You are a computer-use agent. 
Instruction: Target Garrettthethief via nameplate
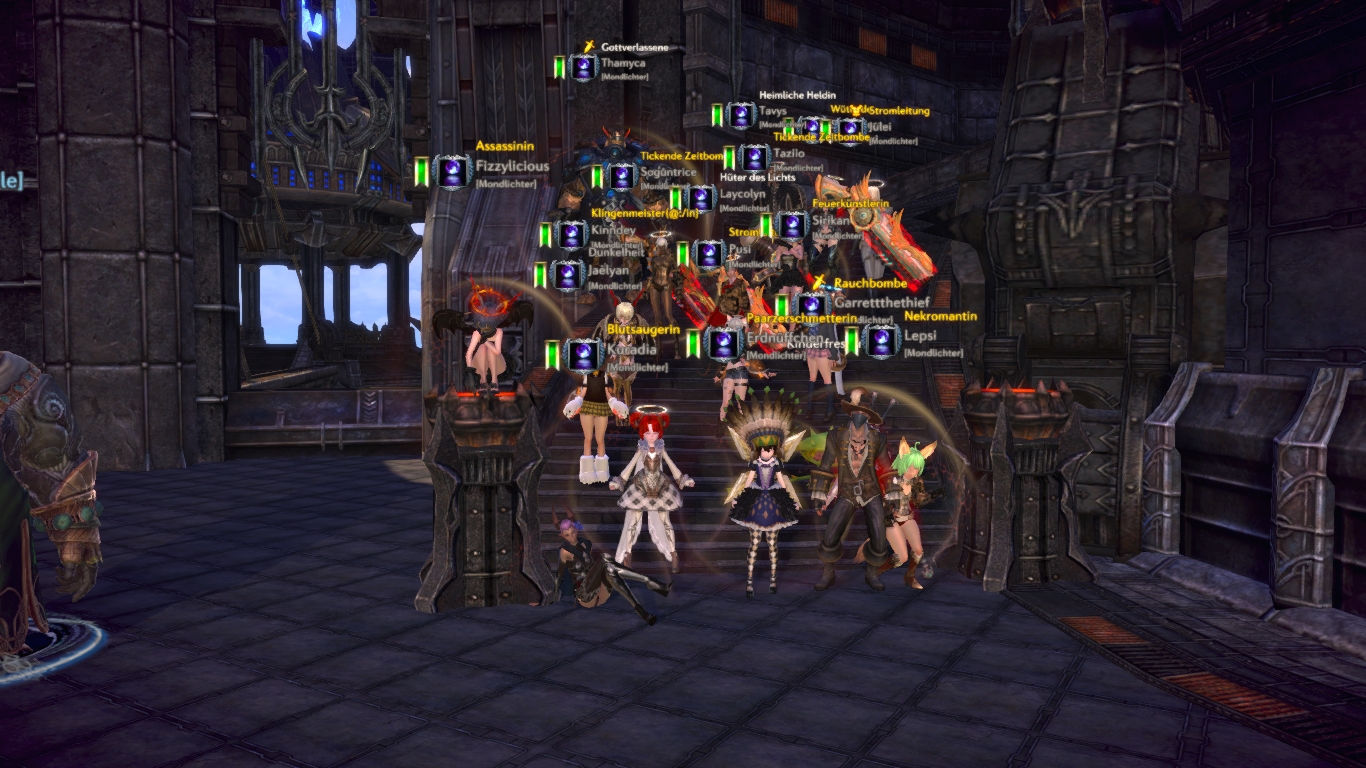coord(881,301)
